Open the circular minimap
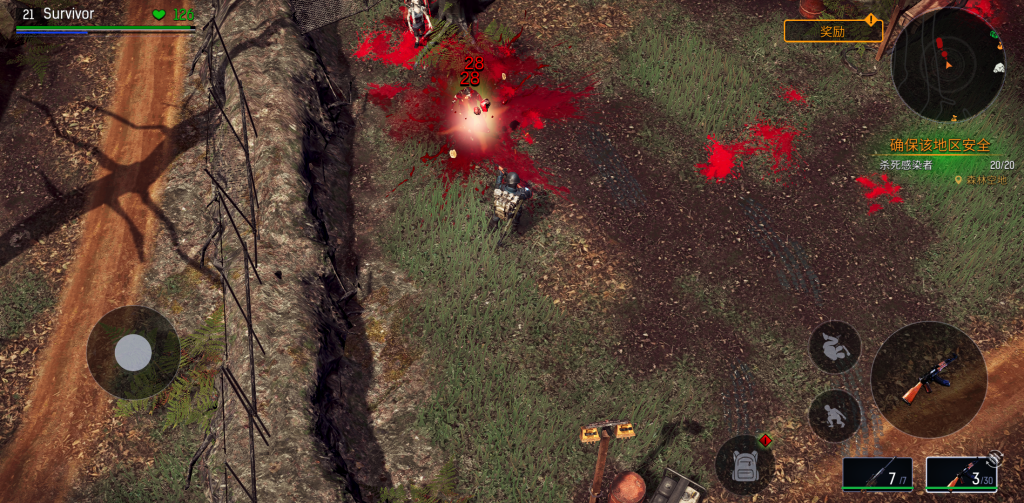1024x503 pixels. [947, 65]
